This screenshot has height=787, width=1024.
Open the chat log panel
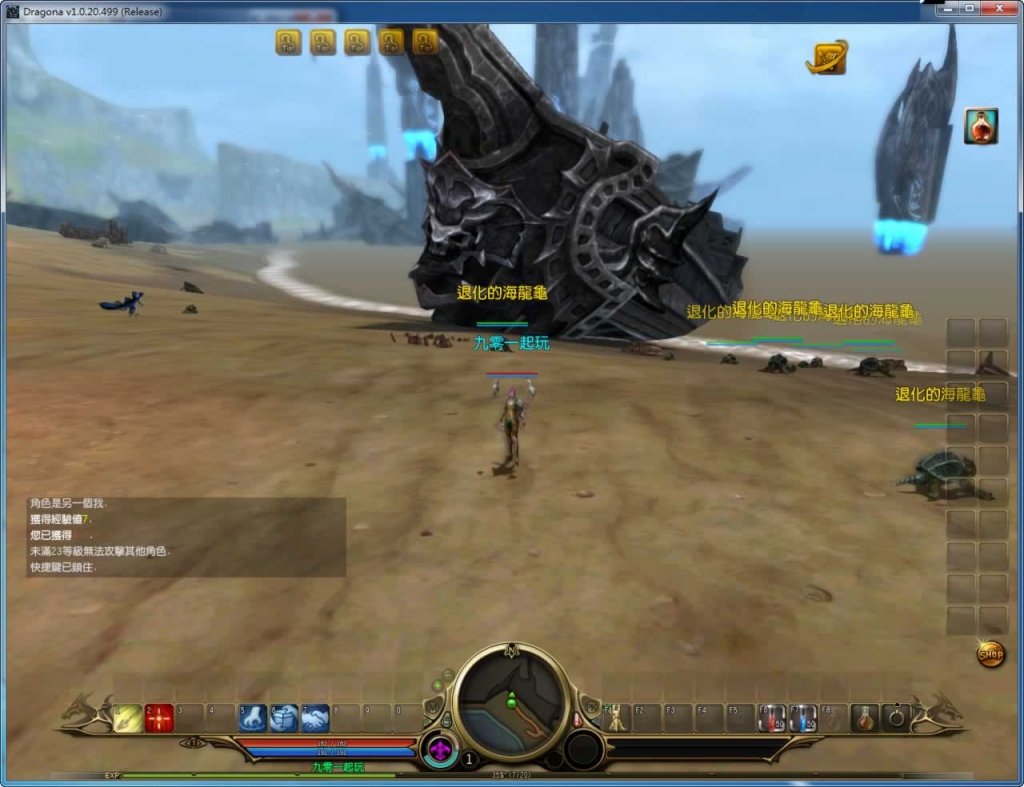[x=186, y=537]
